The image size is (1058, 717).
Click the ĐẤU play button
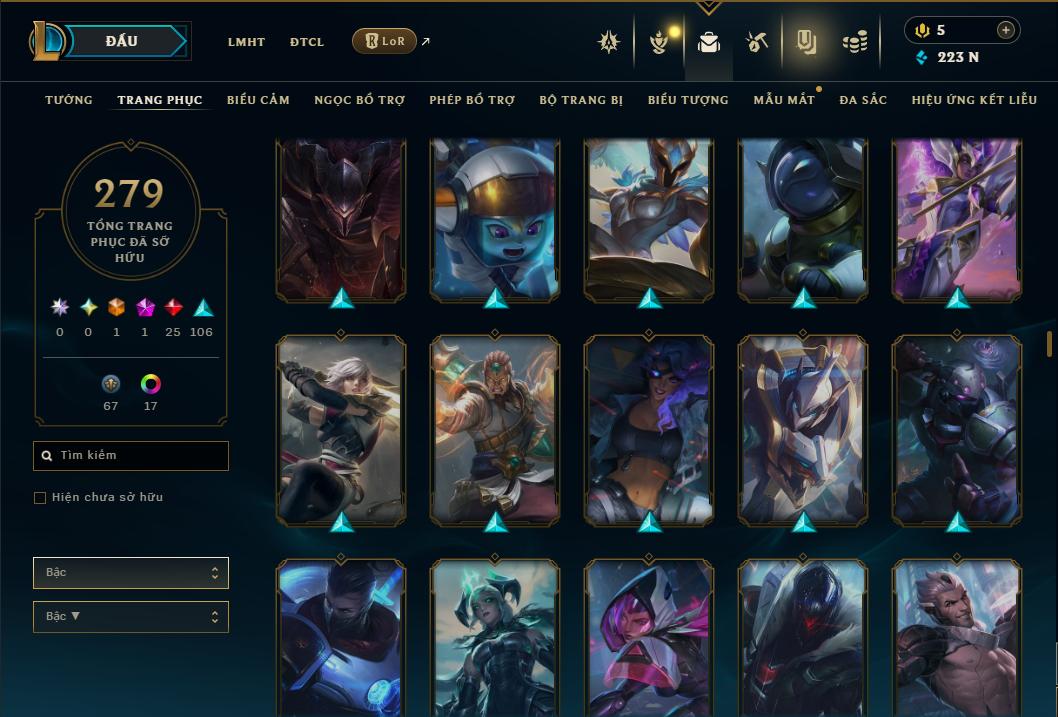pyautogui.click(x=122, y=41)
